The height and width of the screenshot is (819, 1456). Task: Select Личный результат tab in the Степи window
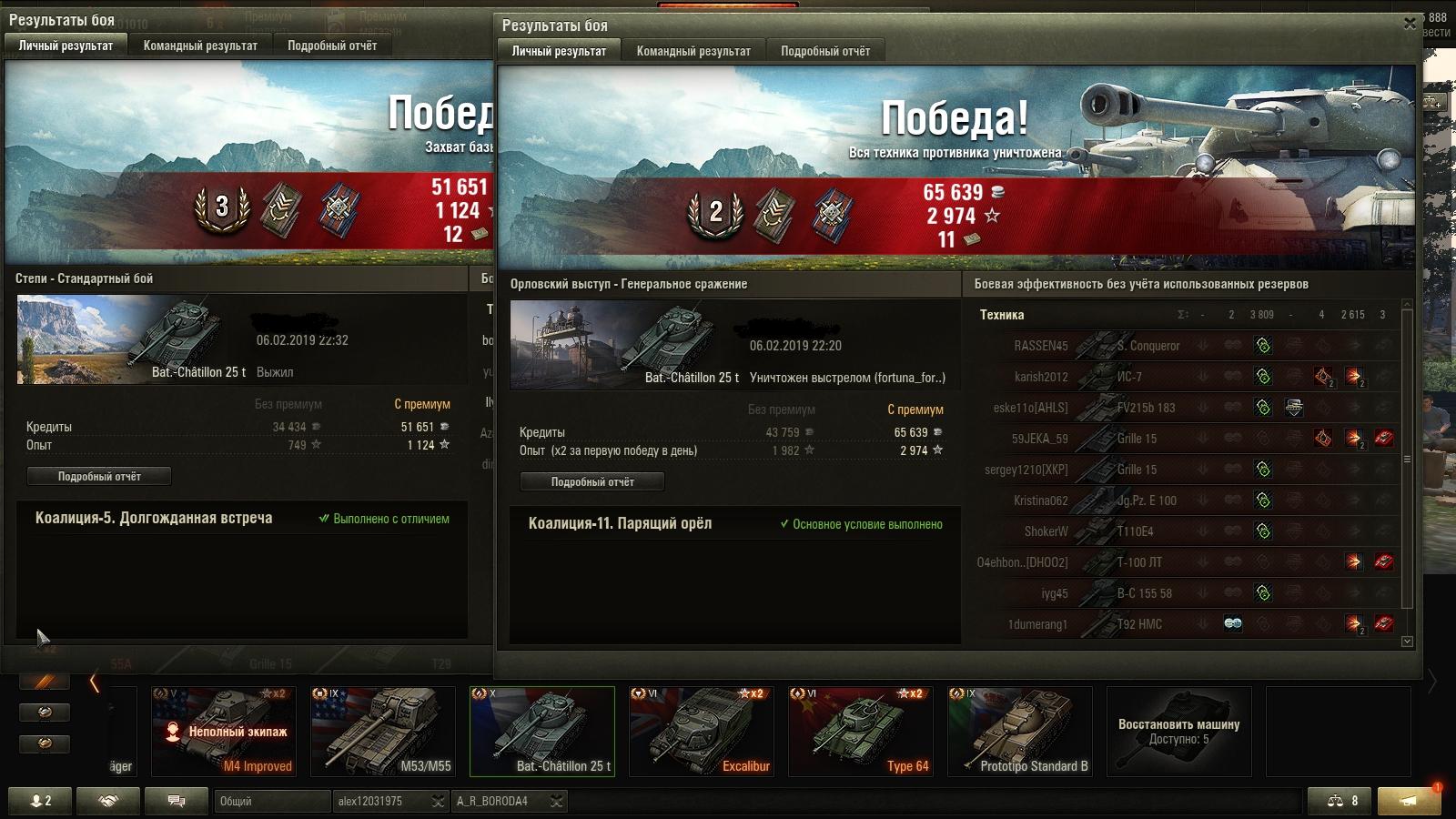[x=66, y=45]
